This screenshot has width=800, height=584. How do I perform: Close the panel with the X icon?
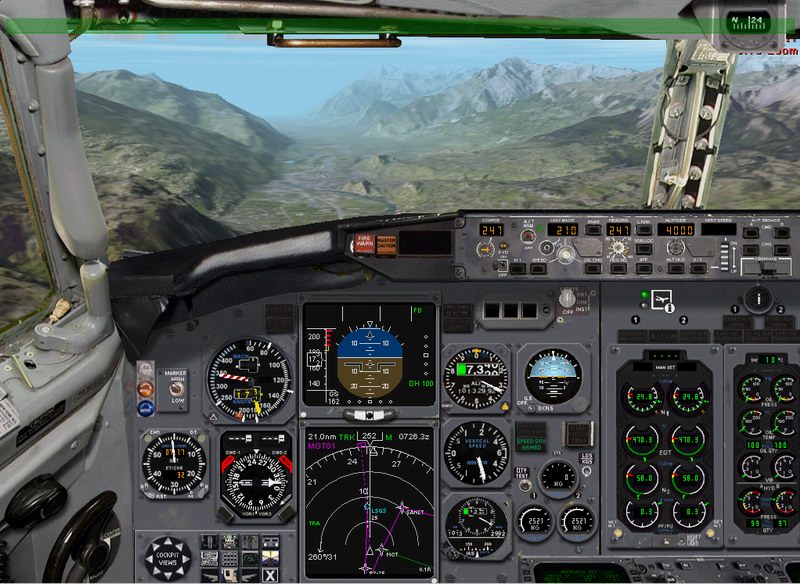pyautogui.click(x=269, y=574)
